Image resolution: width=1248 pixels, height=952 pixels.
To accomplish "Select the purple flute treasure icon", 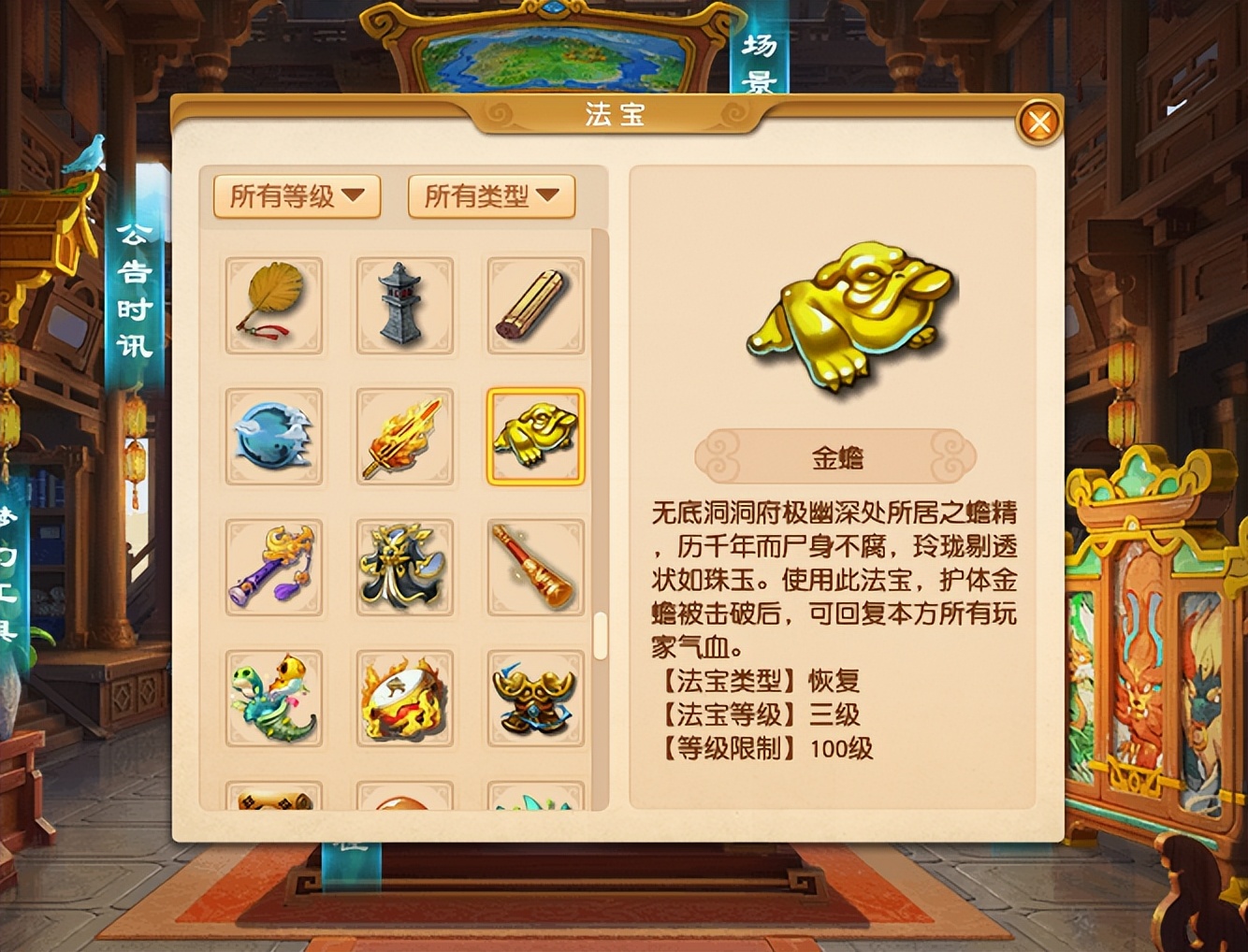I will click(273, 569).
